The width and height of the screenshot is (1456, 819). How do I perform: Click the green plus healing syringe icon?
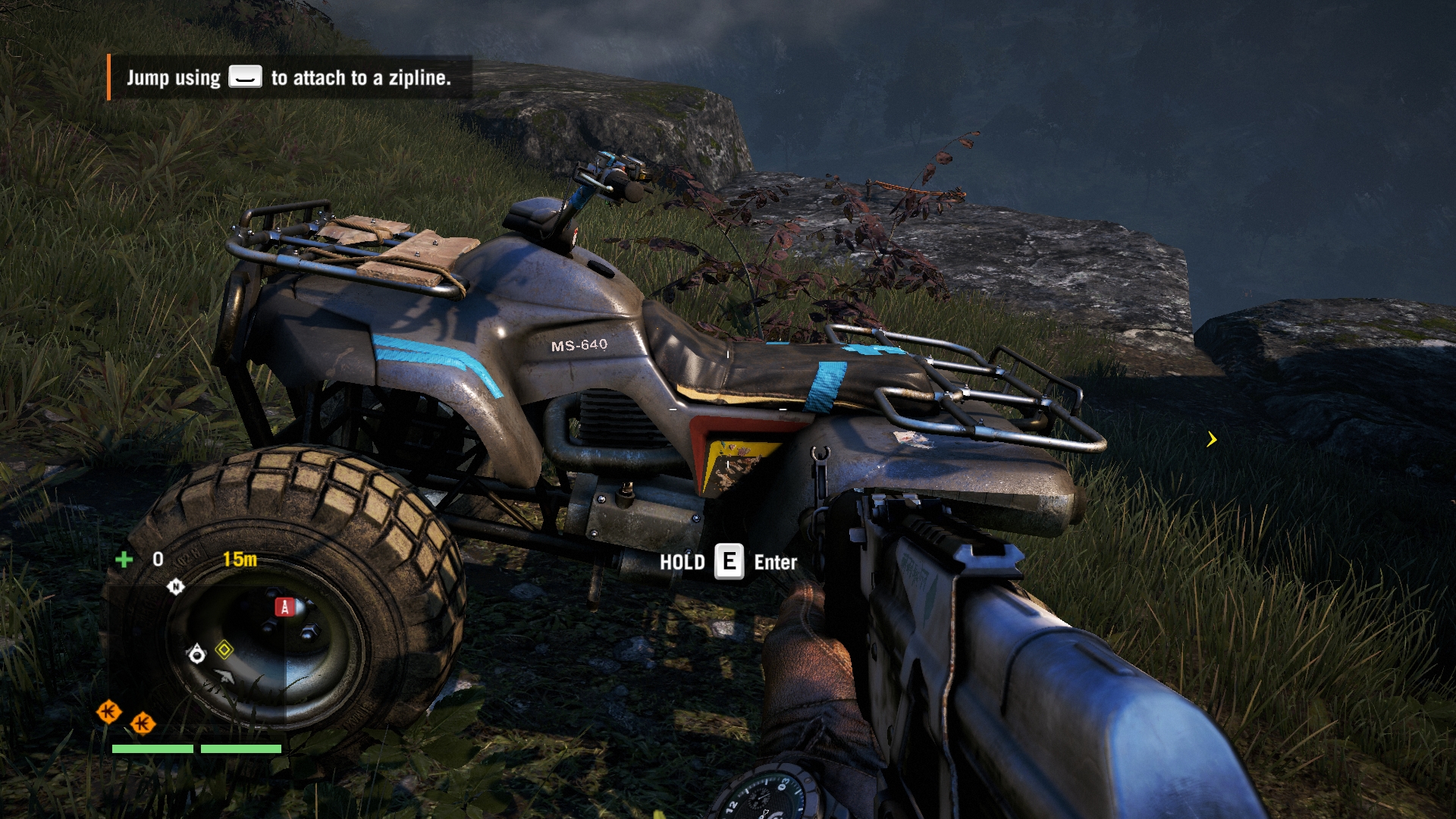click(124, 560)
